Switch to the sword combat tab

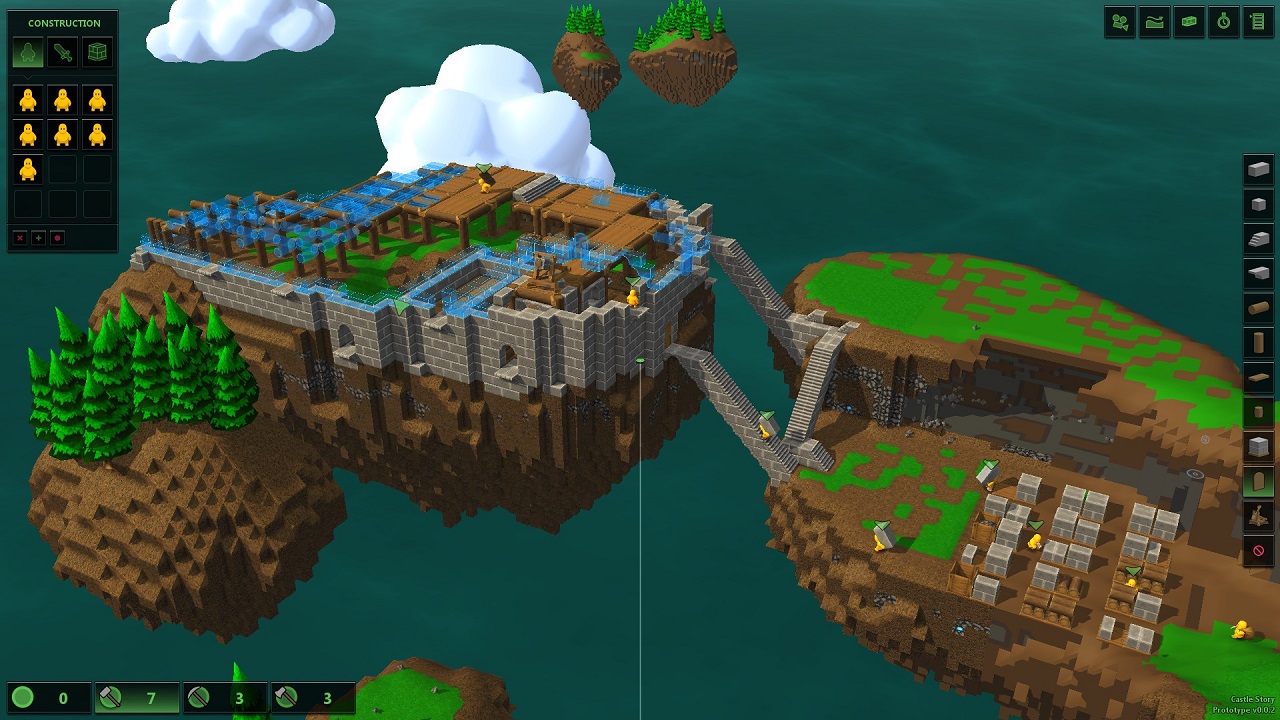(x=62, y=52)
